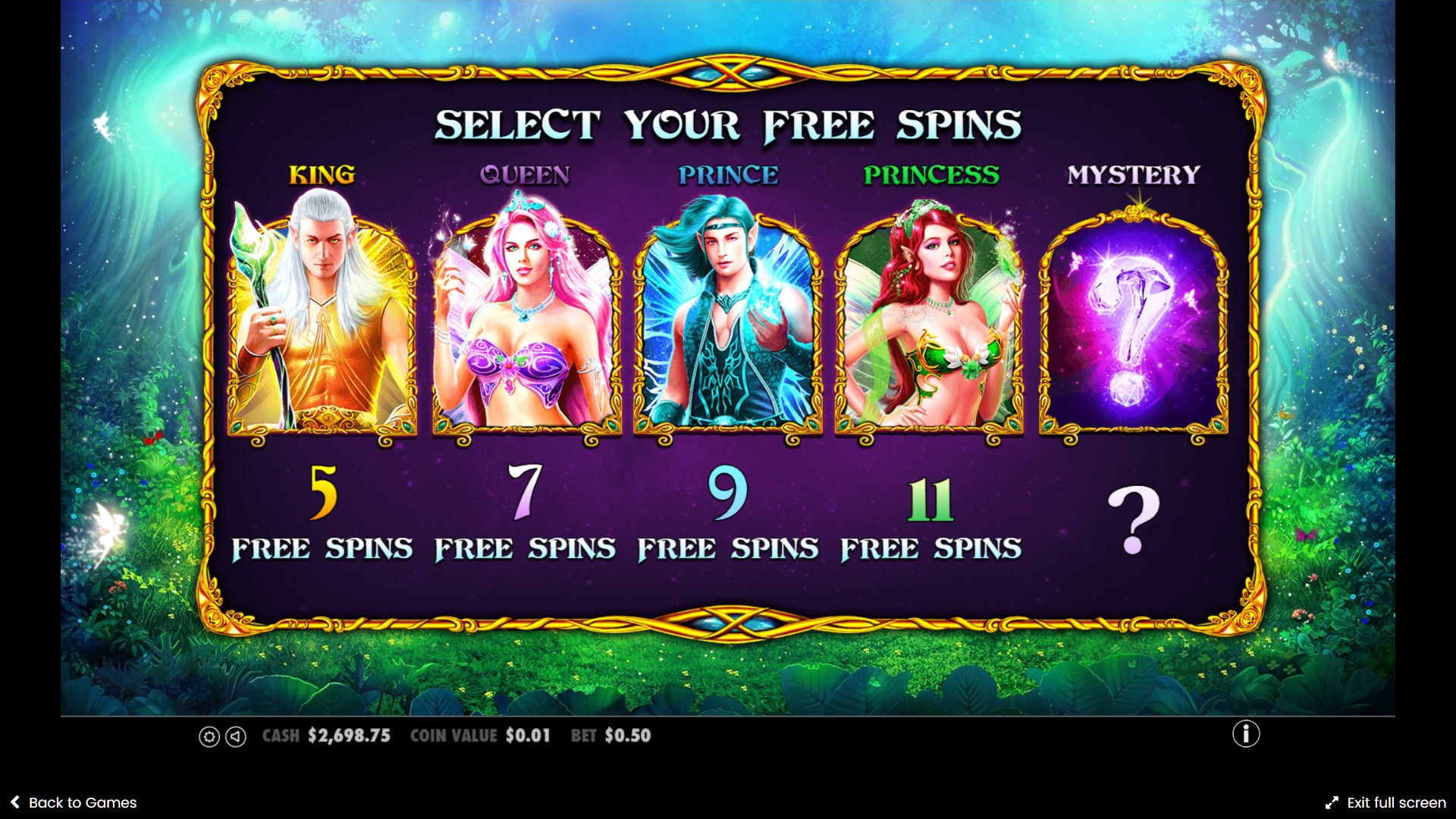Exit full screen mode
This screenshot has height=819, width=1456.
[1385, 802]
